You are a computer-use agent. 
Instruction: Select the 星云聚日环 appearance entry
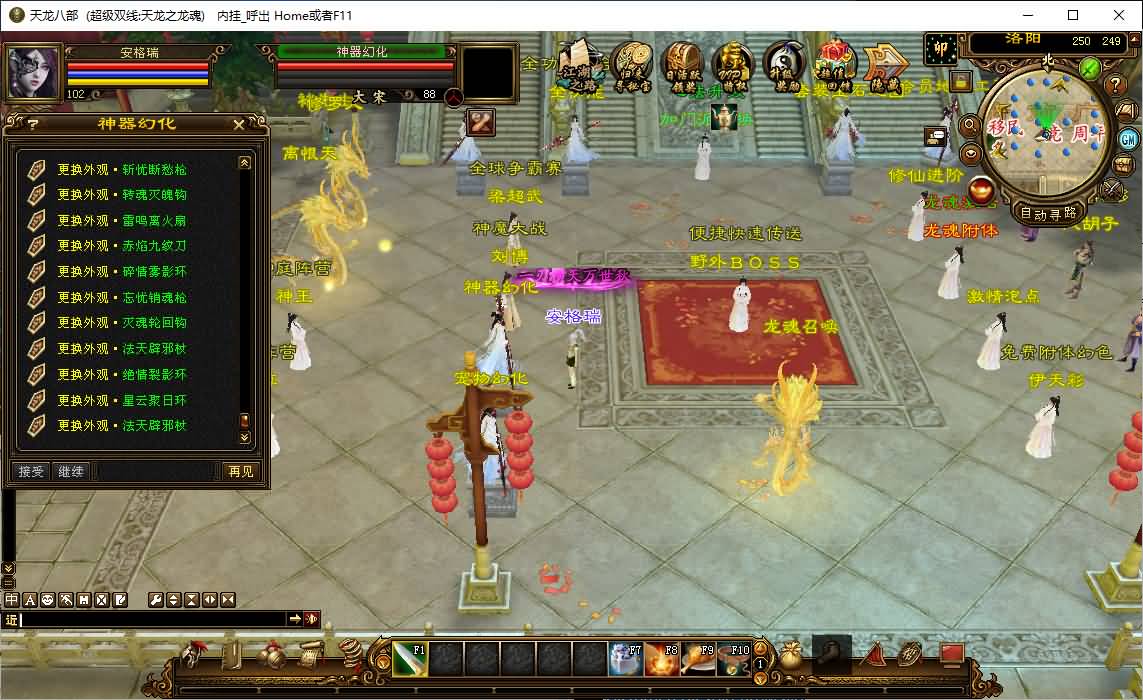click(x=121, y=400)
